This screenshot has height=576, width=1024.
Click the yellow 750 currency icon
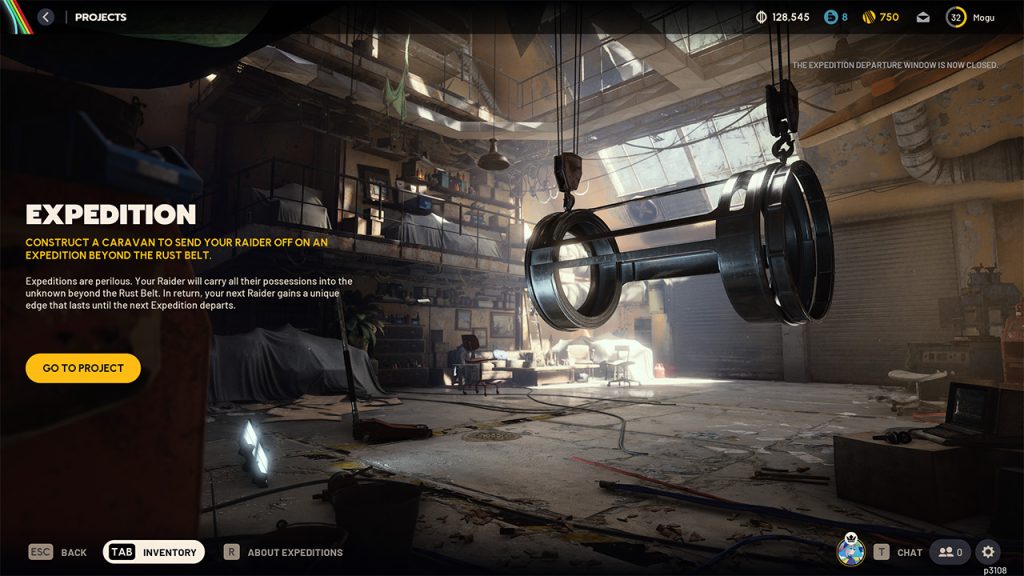(x=869, y=17)
